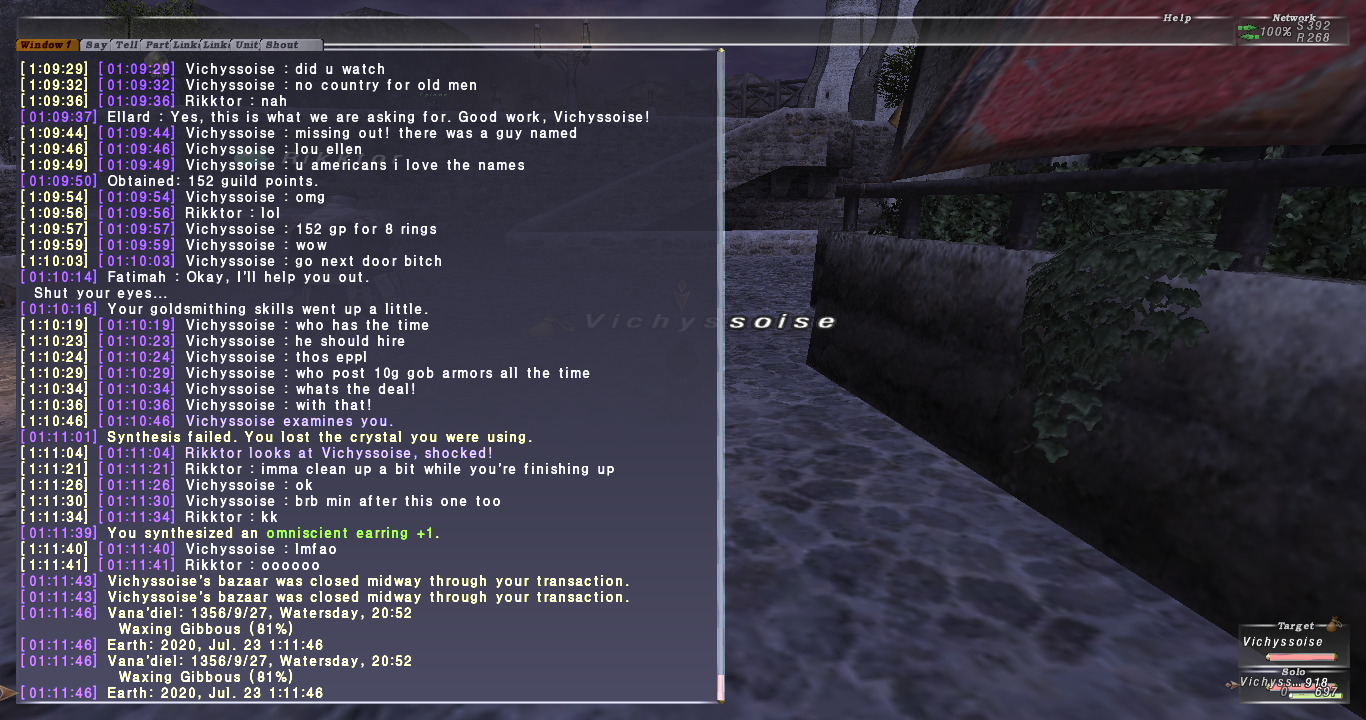Image resolution: width=1366 pixels, height=720 pixels.
Task: Switch to the Say chat tab
Action: (x=96, y=45)
